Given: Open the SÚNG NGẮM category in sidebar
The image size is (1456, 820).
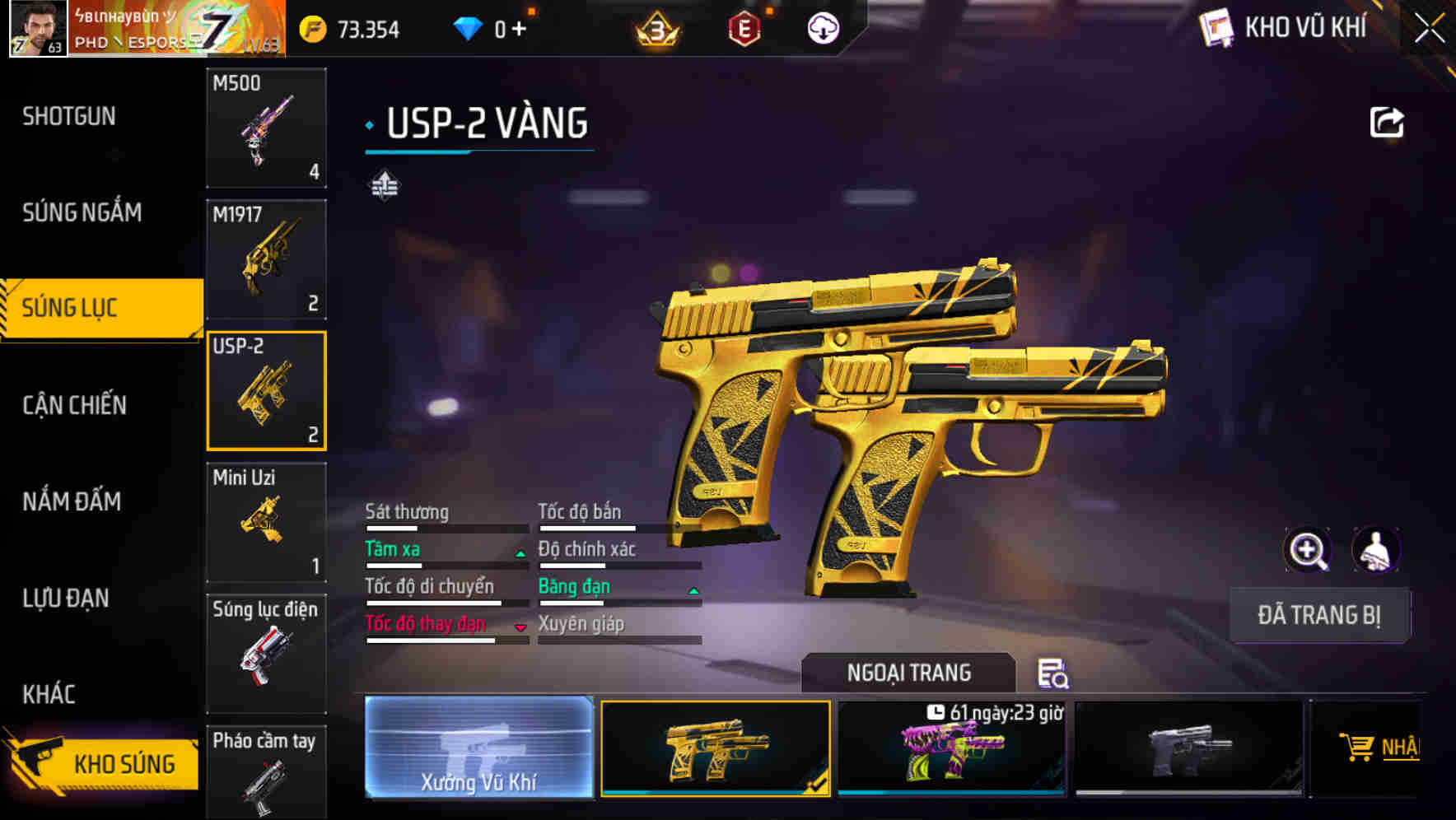Looking at the screenshot, I should (80, 212).
